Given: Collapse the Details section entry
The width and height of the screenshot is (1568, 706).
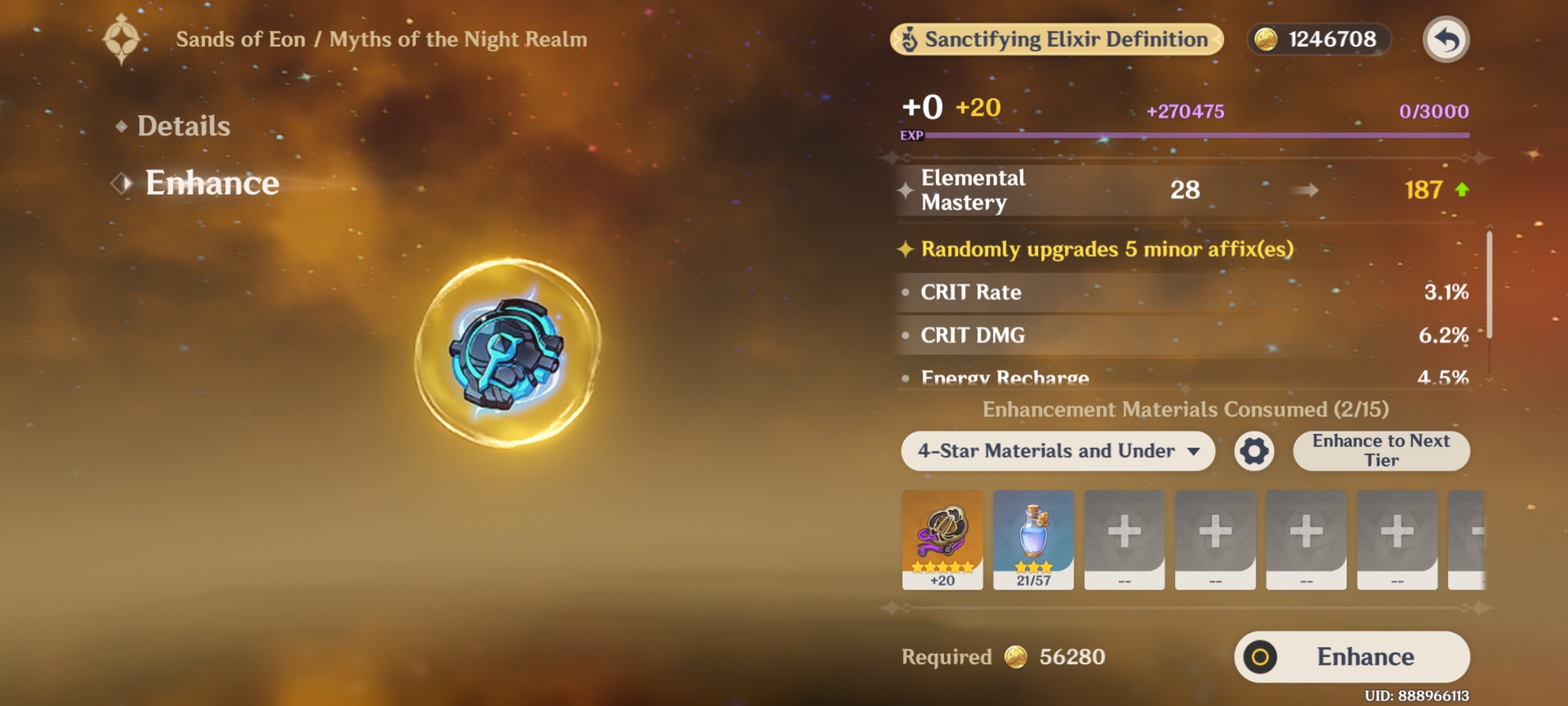Looking at the screenshot, I should [183, 126].
